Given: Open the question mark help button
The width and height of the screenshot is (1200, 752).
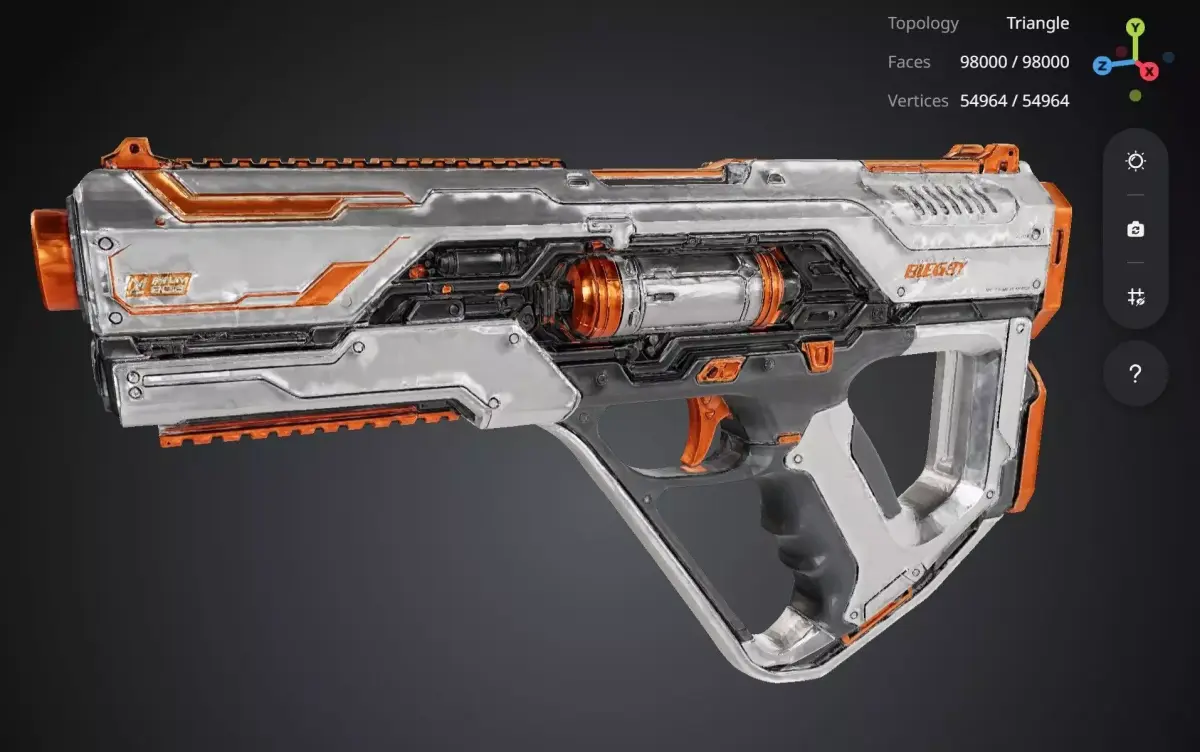Looking at the screenshot, I should pyautogui.click(x=1135, y=374).
